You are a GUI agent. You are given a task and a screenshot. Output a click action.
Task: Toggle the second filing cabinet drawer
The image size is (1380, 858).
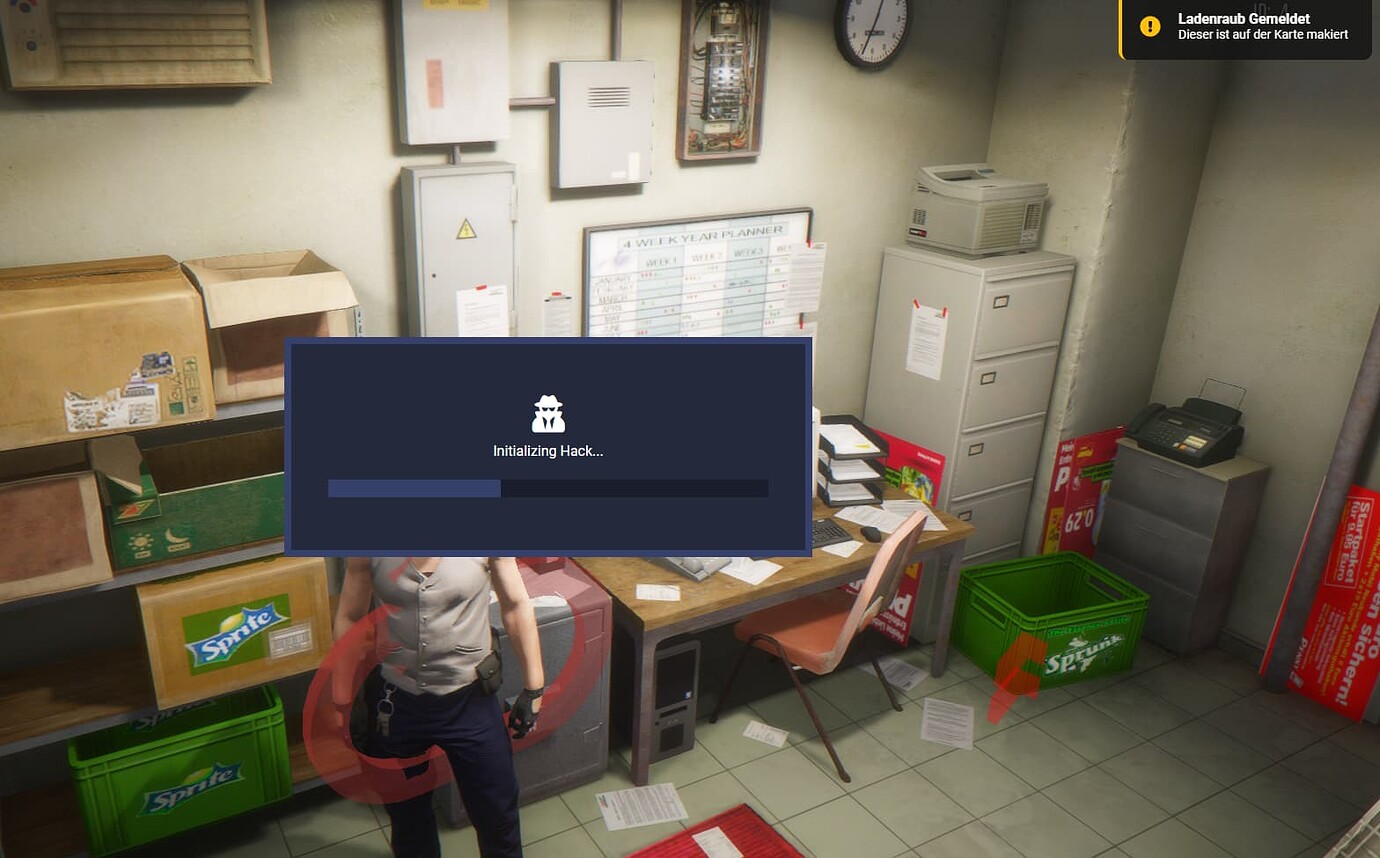(x=990, y=380)
